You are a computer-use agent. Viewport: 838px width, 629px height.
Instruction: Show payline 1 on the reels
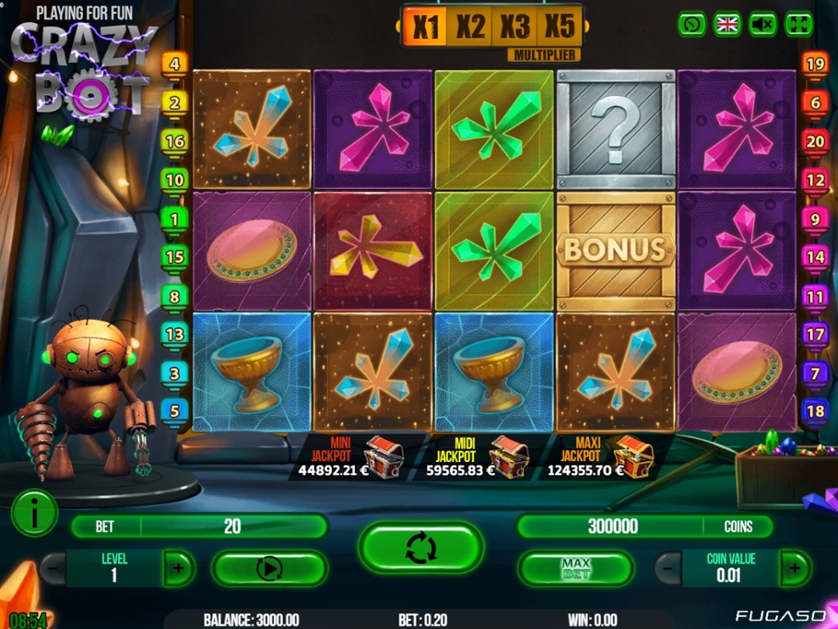(x=175, y=219)
